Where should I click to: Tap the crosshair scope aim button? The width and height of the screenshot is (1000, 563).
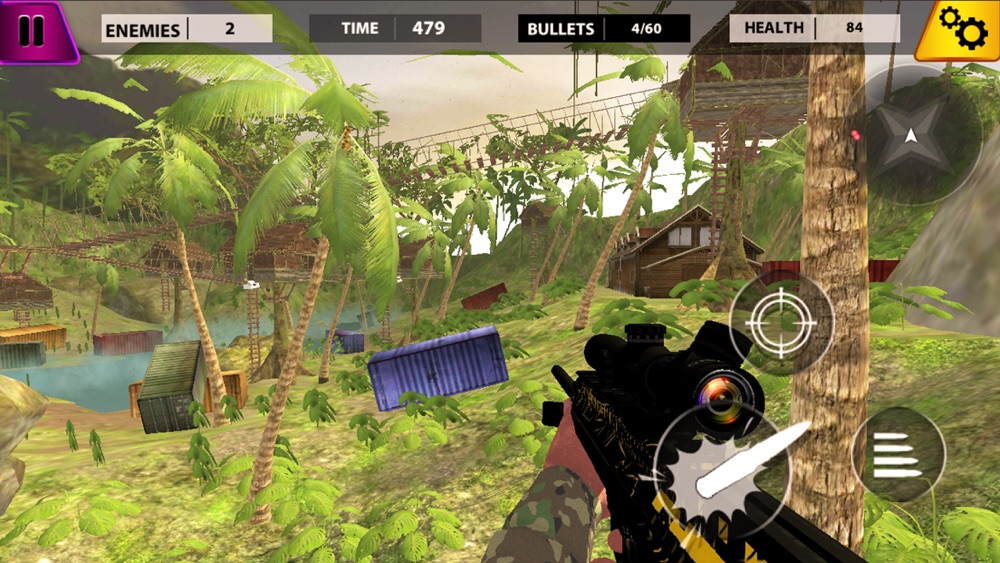tap(781, 323)
